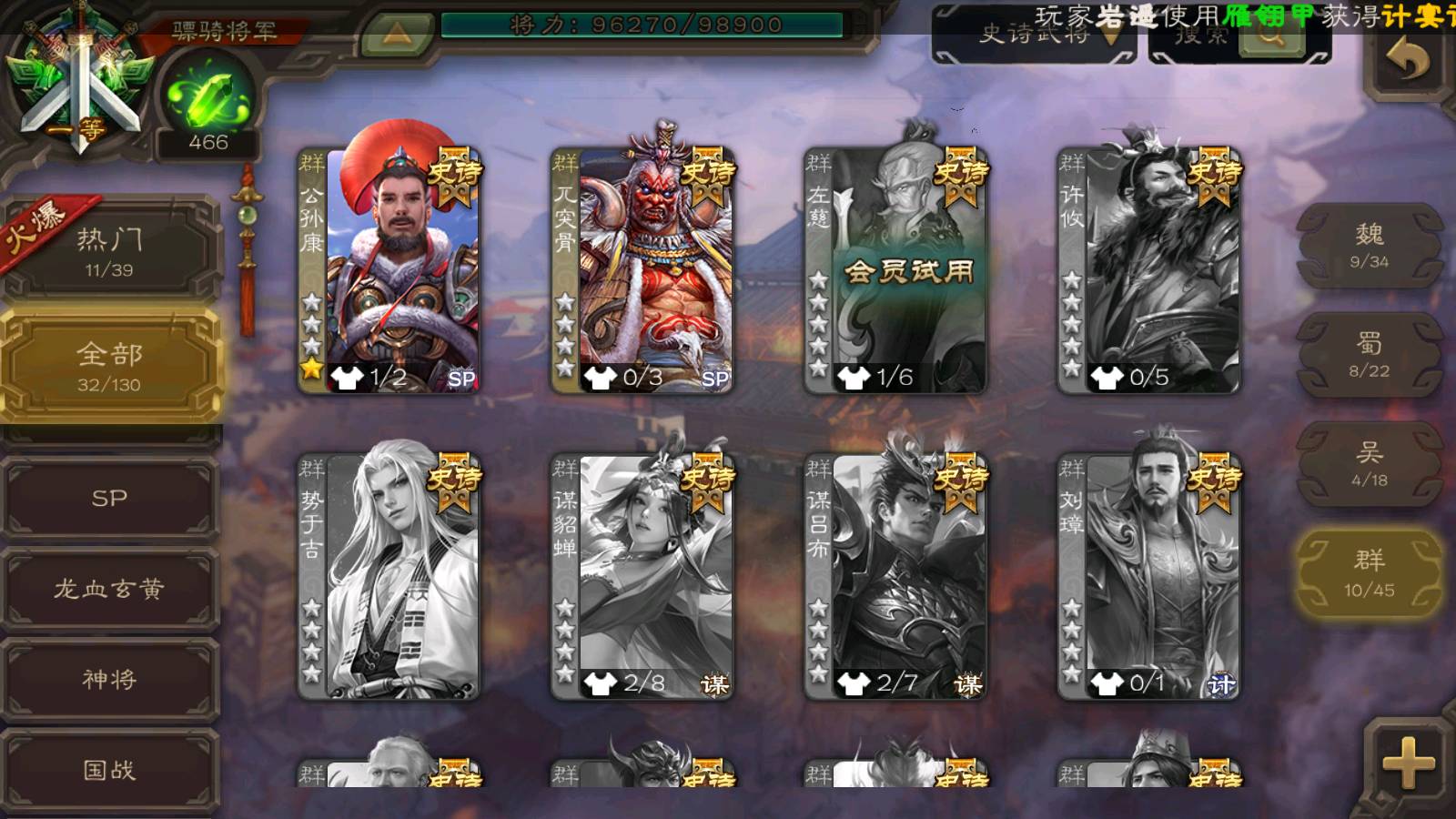Show the 龙血玄黄 category
Image resolution: width=1456 pixels, height=819 pixels.
[109, 589]
